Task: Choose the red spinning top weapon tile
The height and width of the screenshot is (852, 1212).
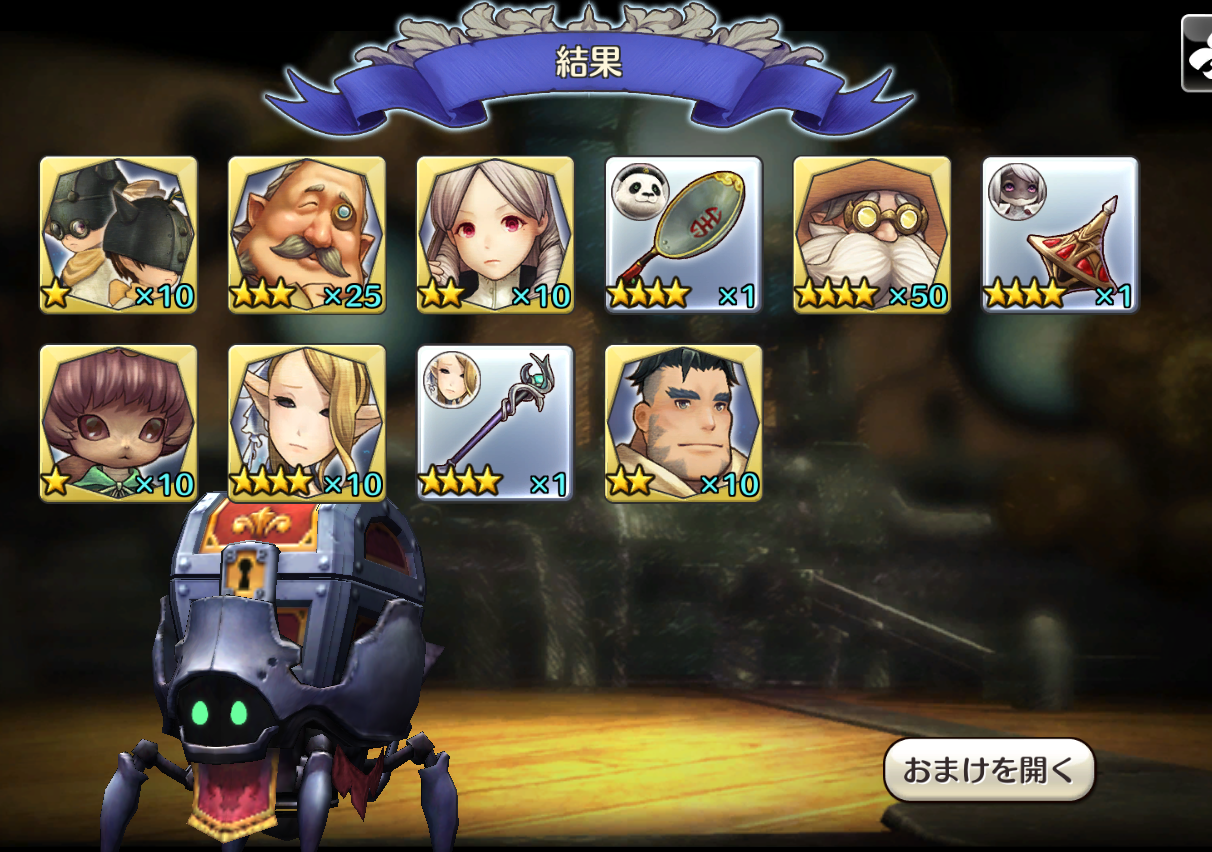Action: pyautogui.click(x=1060, y=234)
